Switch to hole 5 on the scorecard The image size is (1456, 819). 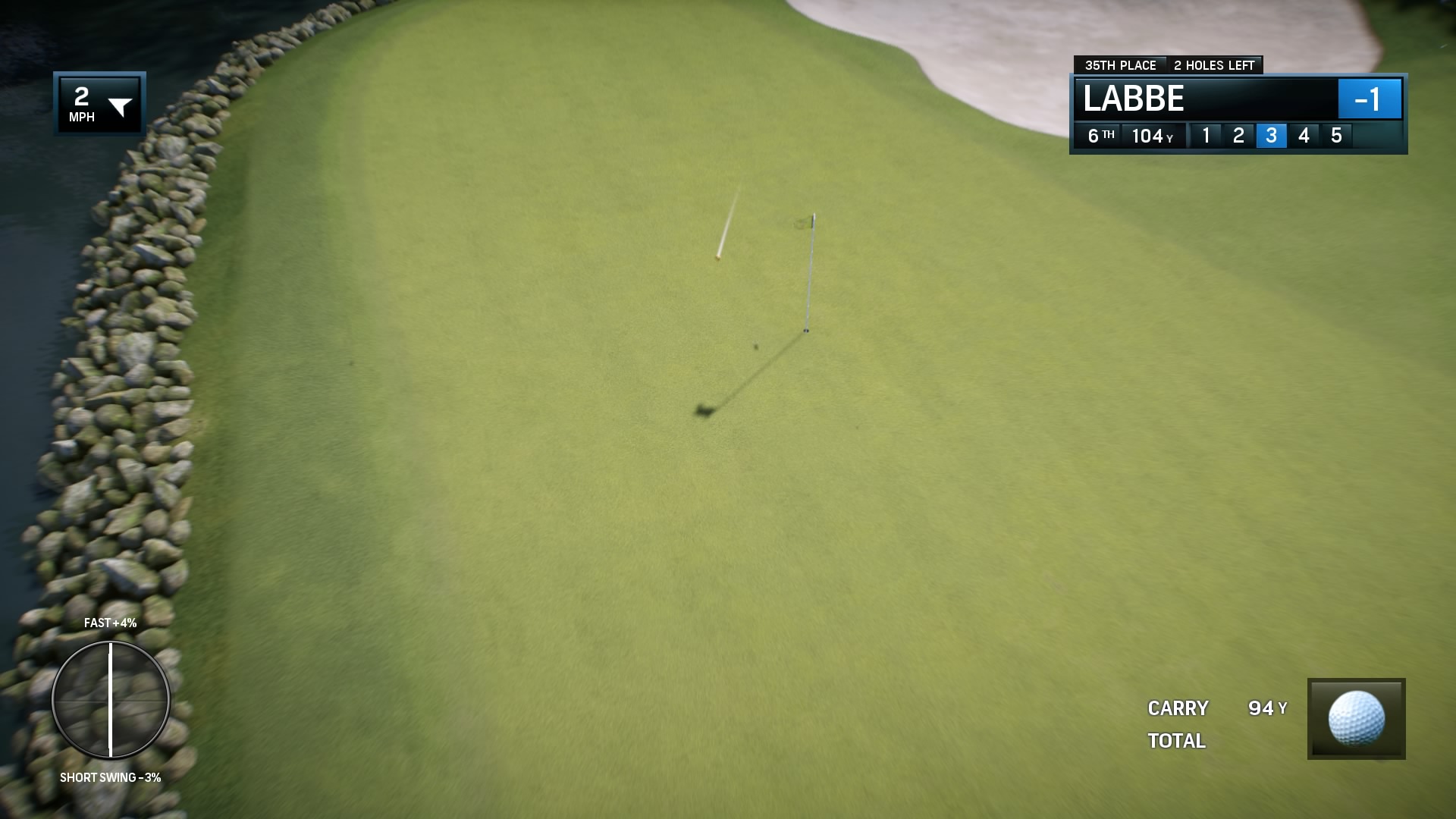tap(1335, 136)
